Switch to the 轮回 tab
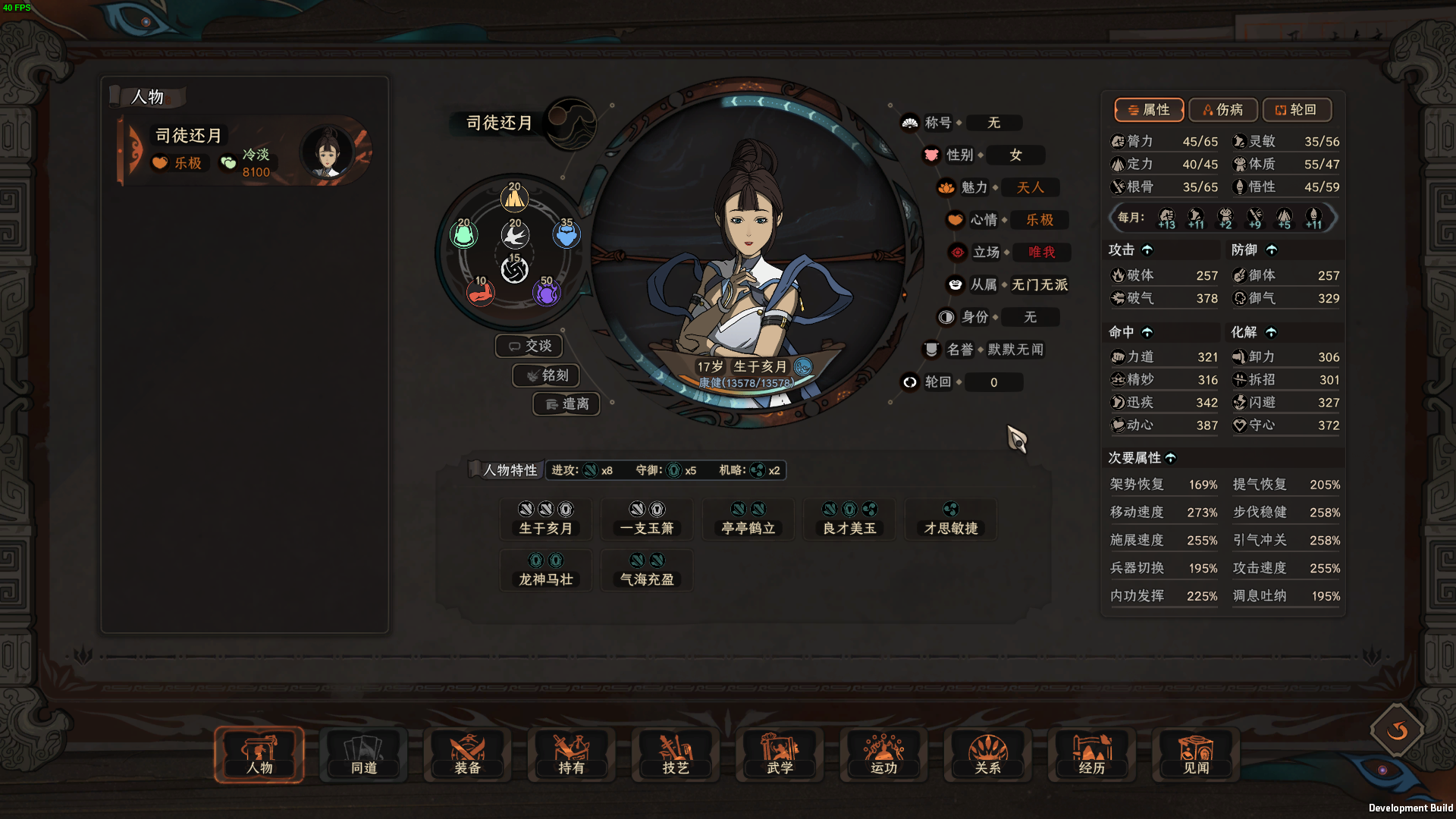This screenshot has height=819, width=1456. pyautogui.click(x=1297, y=110)
